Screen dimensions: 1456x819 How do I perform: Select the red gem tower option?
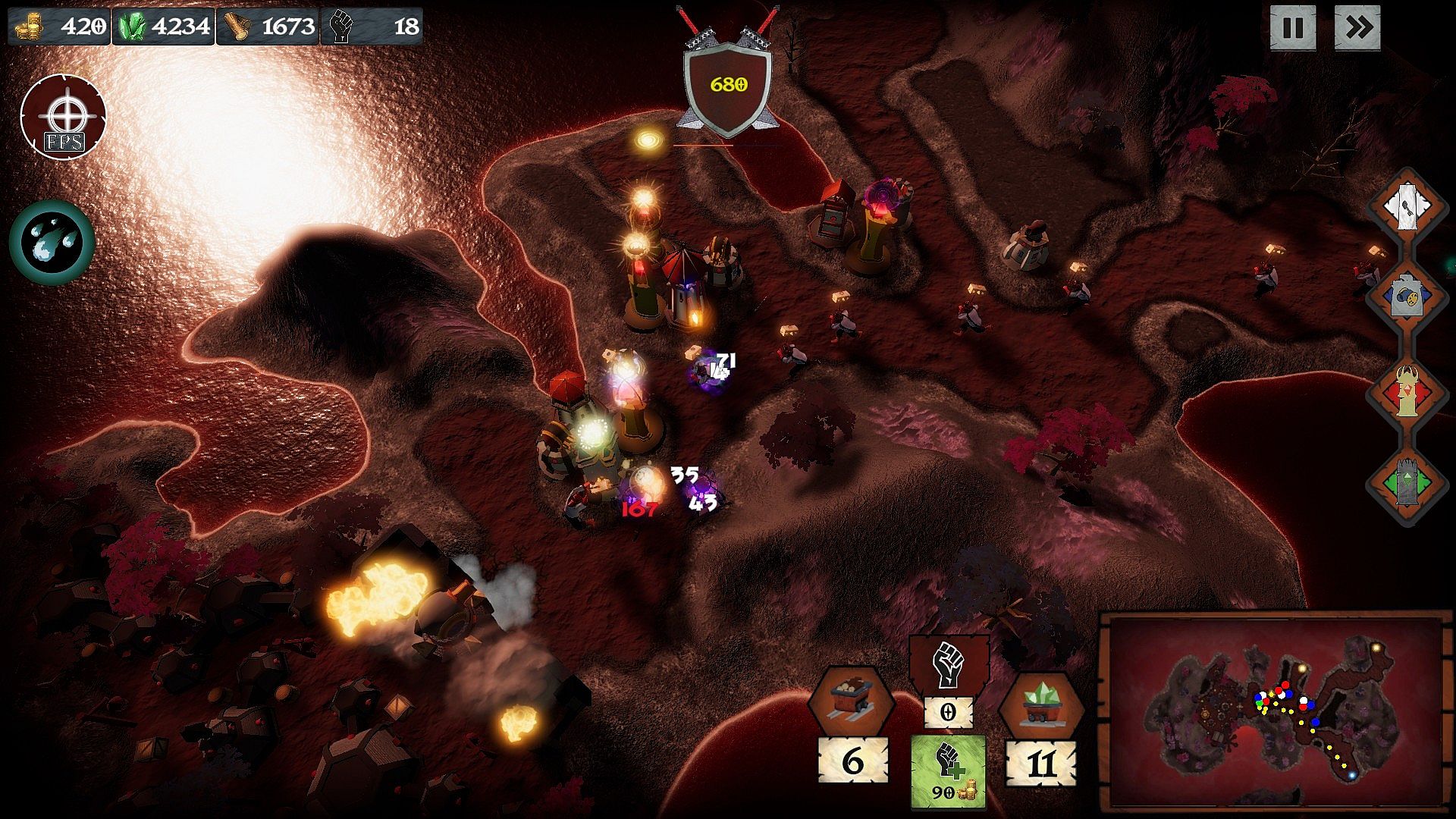(x=1407, y=392)
